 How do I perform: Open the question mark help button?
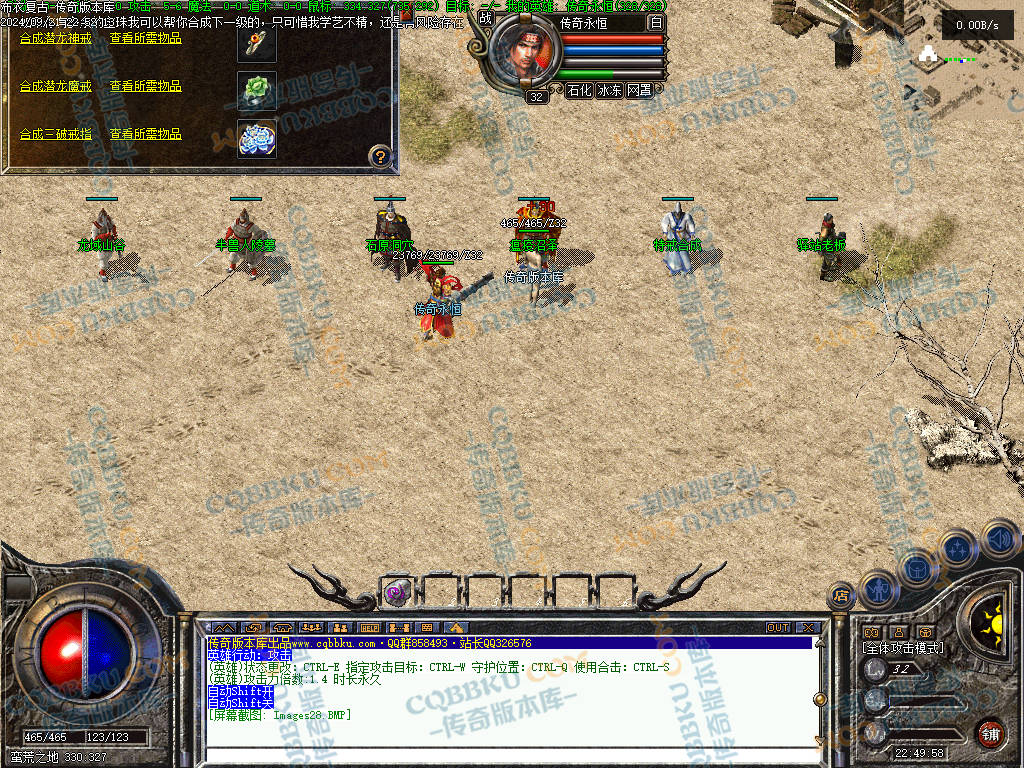[x=381, y=156]
